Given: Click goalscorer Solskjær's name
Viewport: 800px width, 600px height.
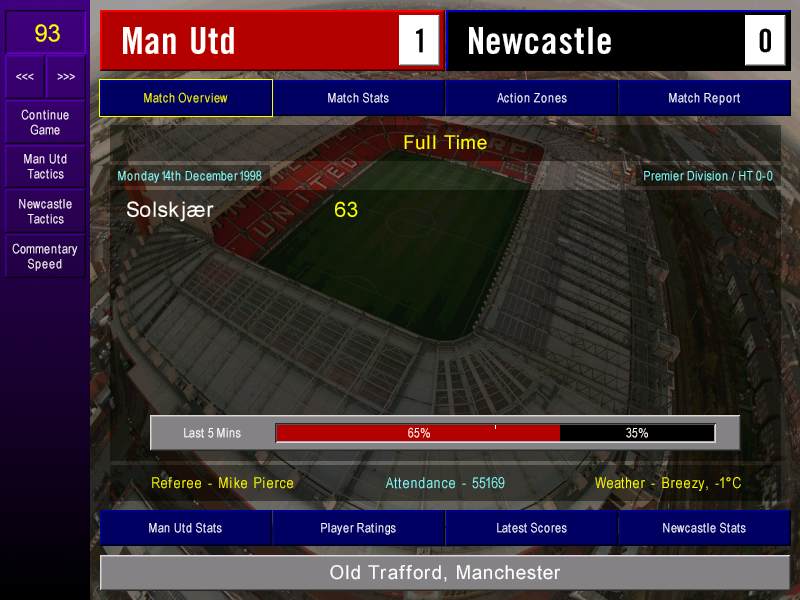Looking at the screenshot, I should (x=170, y=210).
